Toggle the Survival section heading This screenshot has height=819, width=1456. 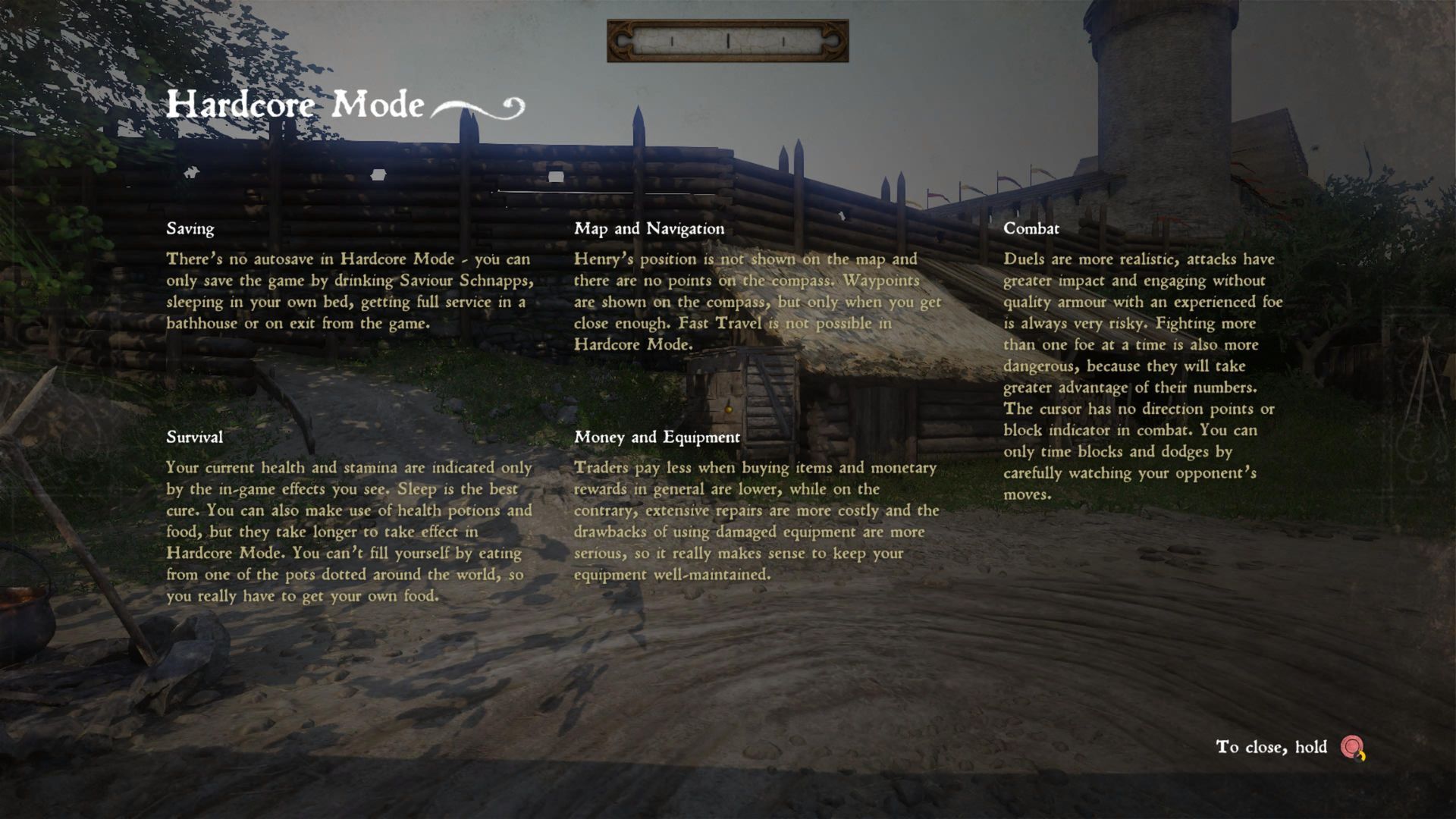pos(193,437)
